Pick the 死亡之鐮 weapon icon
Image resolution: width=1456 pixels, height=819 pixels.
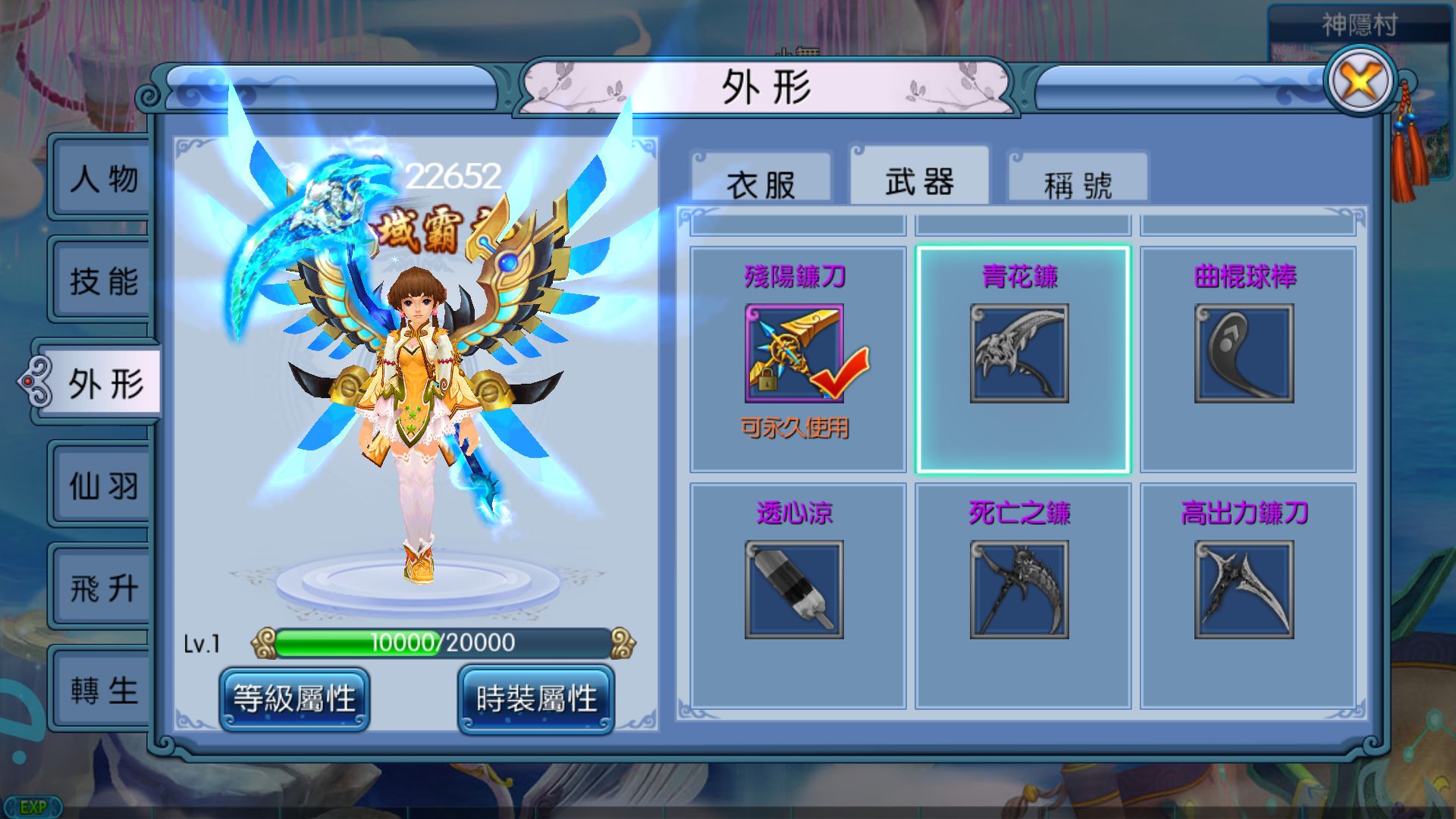tap(1020, 588)
